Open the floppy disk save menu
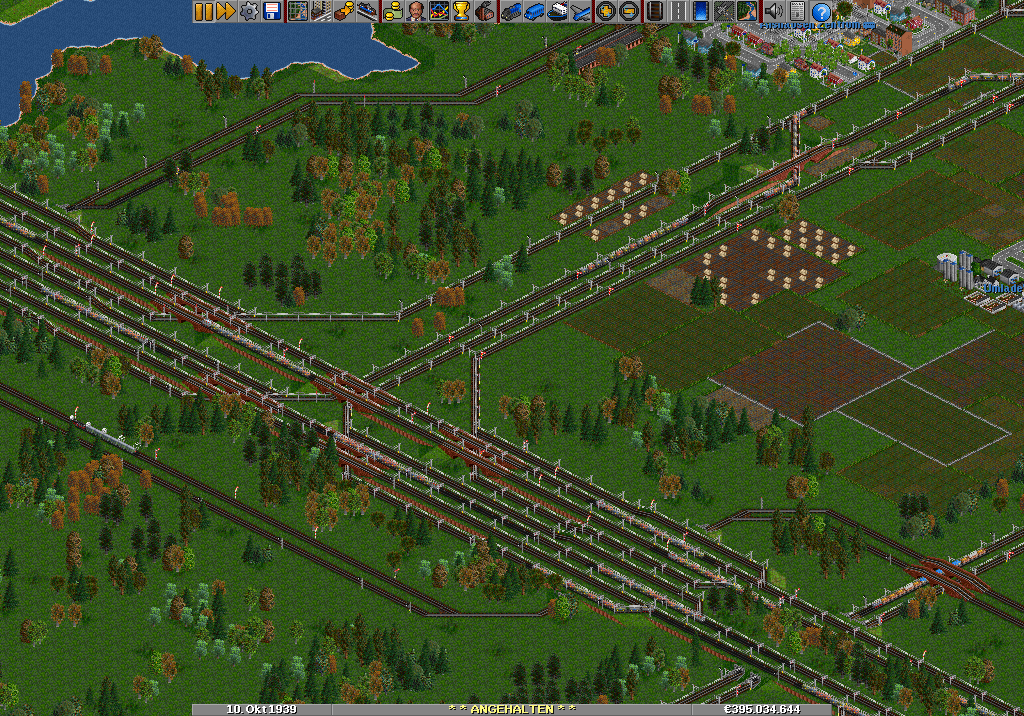This screenshot has width=1024, height=716. pyautogui.click(x=271, y=11)
